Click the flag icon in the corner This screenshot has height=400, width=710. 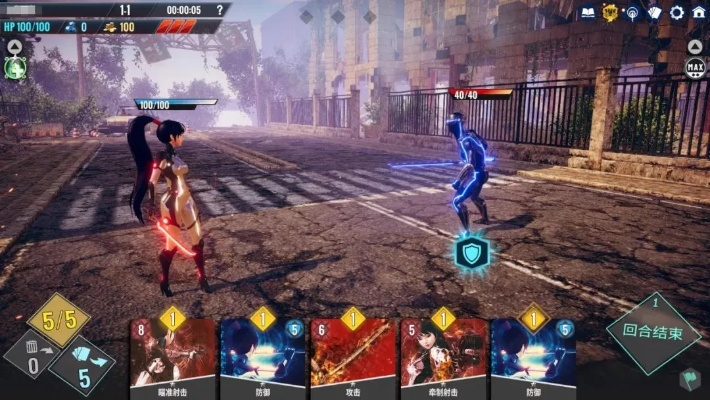691,379
